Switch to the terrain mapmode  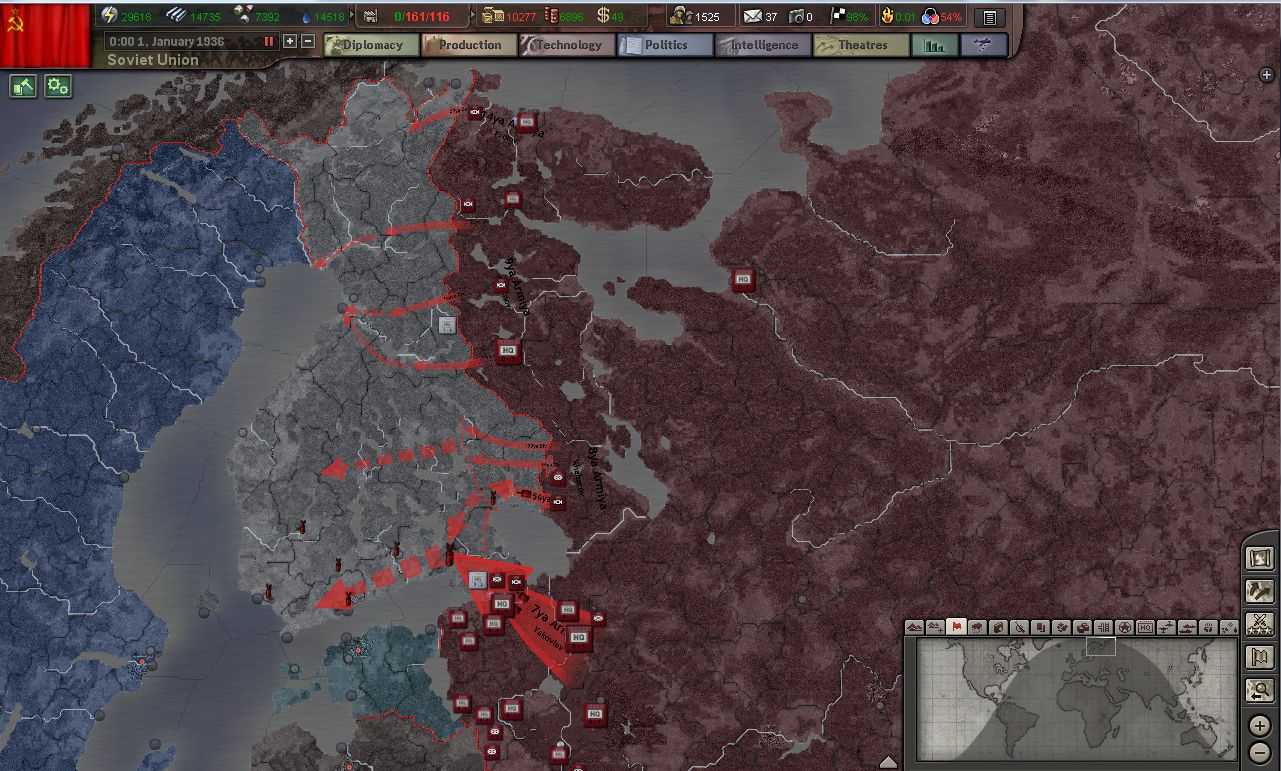pyautogui.click(x=914, y=627)
